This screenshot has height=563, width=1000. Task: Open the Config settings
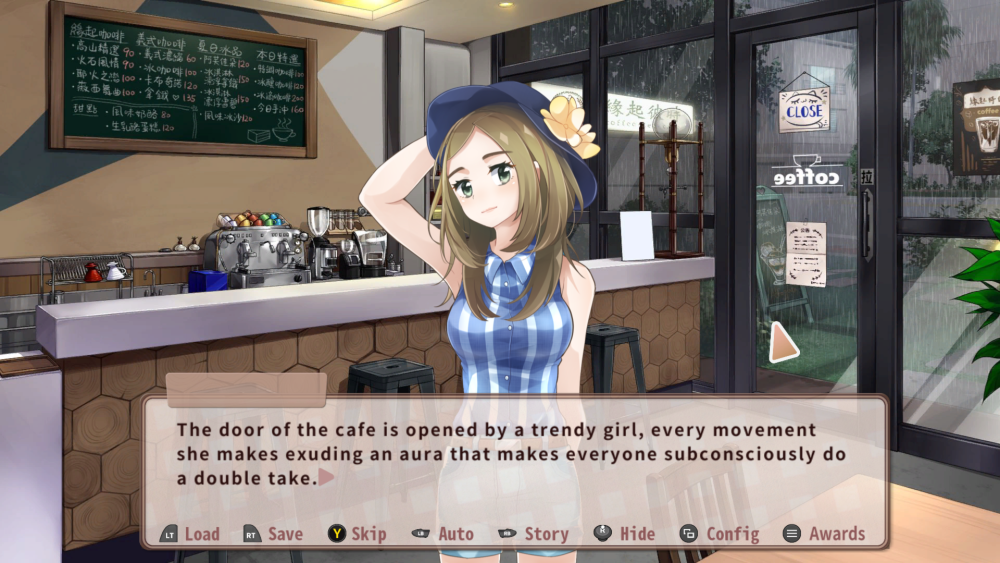(x=719, y=534)
